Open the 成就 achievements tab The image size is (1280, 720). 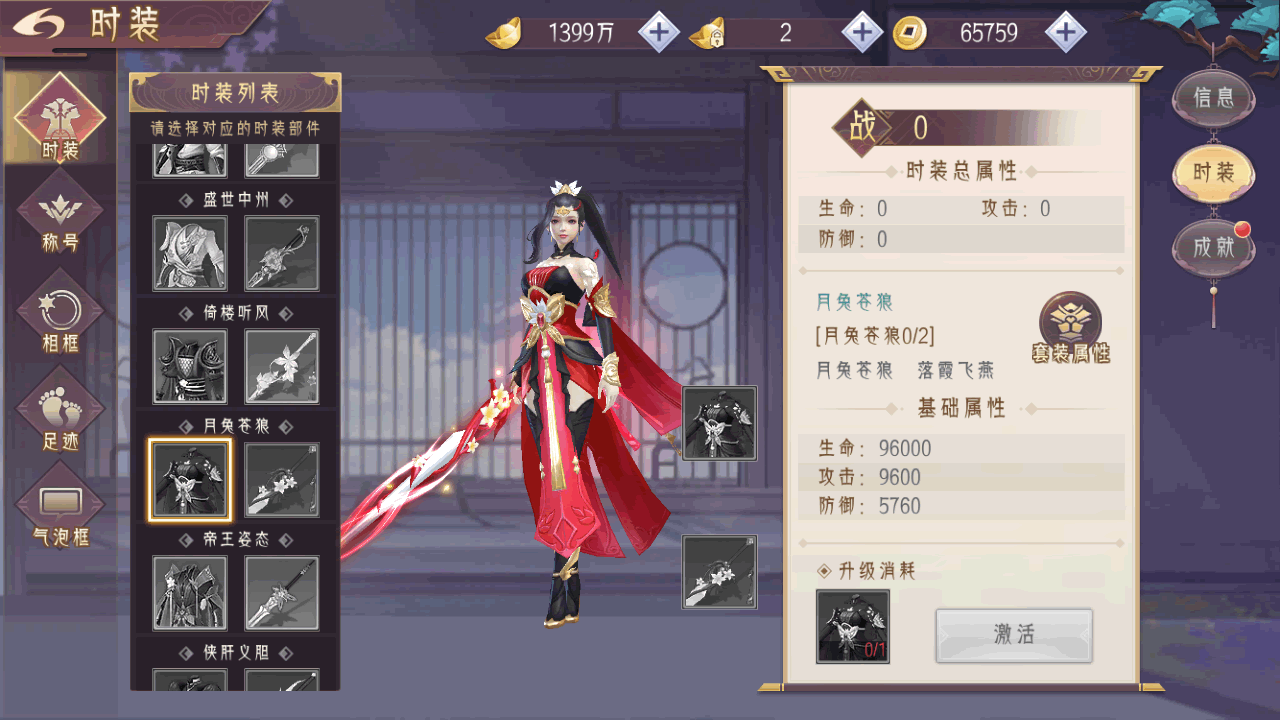tap(1213, 247)
